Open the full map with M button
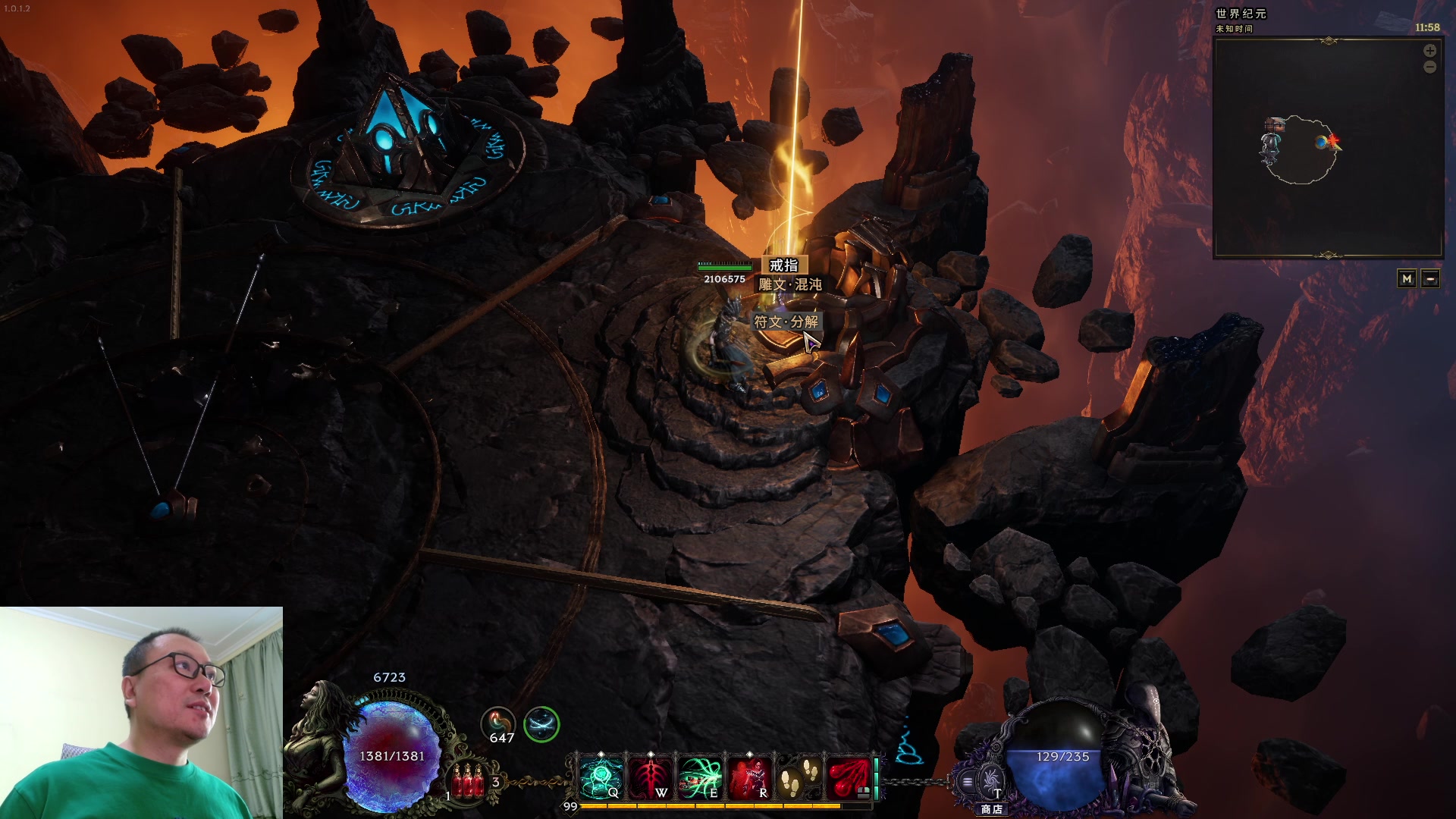1456x819 pixels. click(x=1407, y=279)
